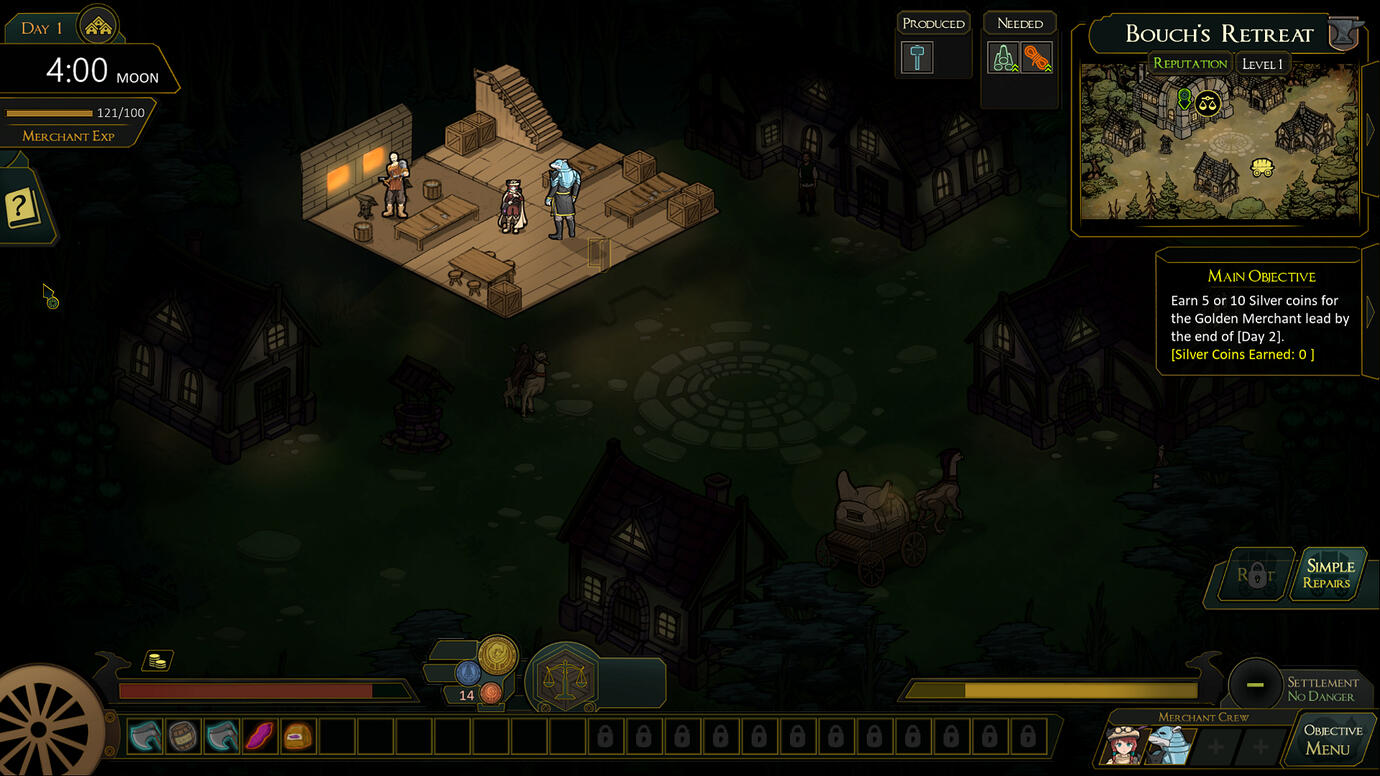
Task: Click the yellow wagon marker on the minimap
Action: (x=1262, y=167)
